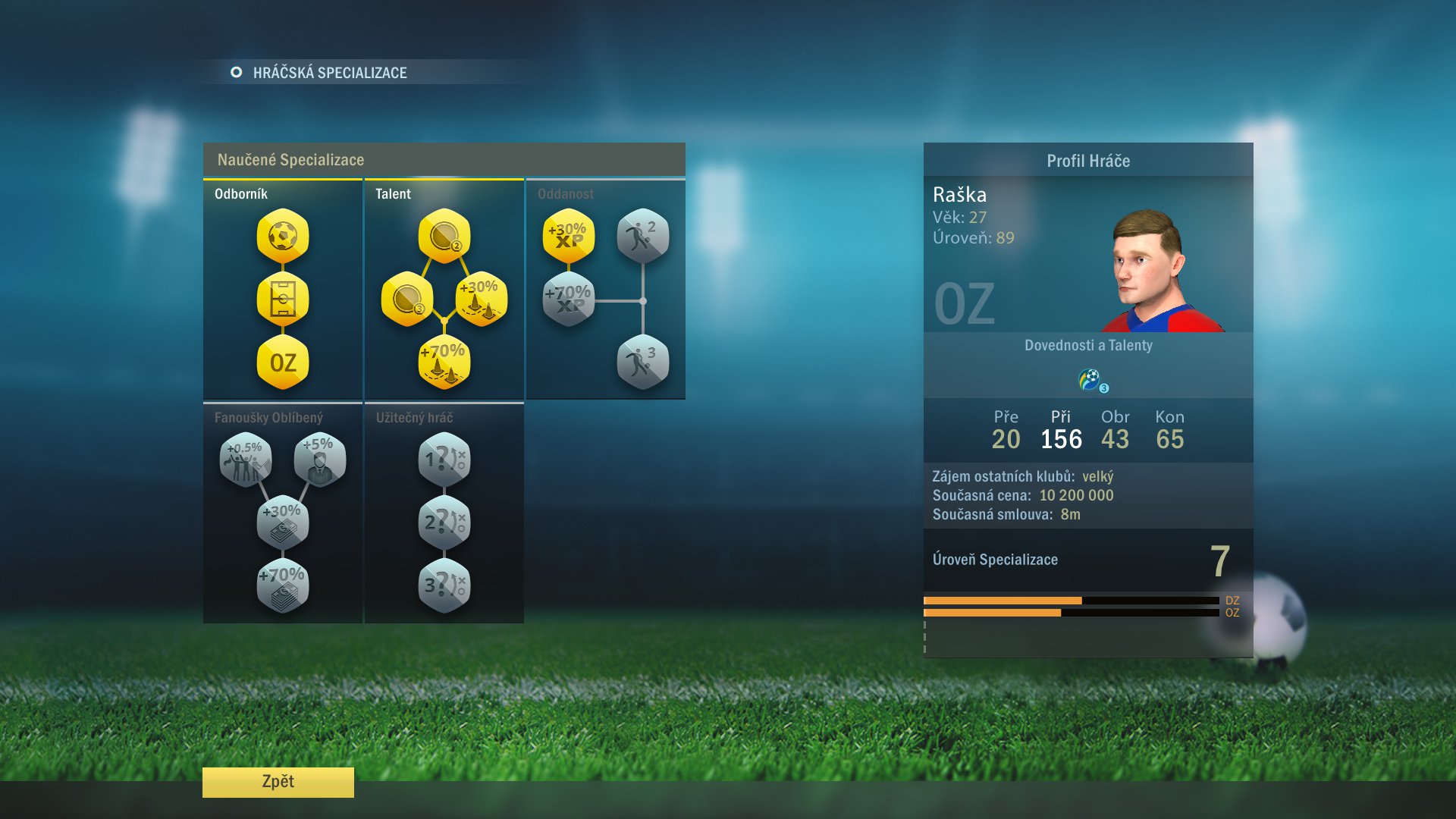The width and height of the screenshot is (1456, 819).
Task: Select the top Talent coin badge
Action: click(x=444, y=236)
